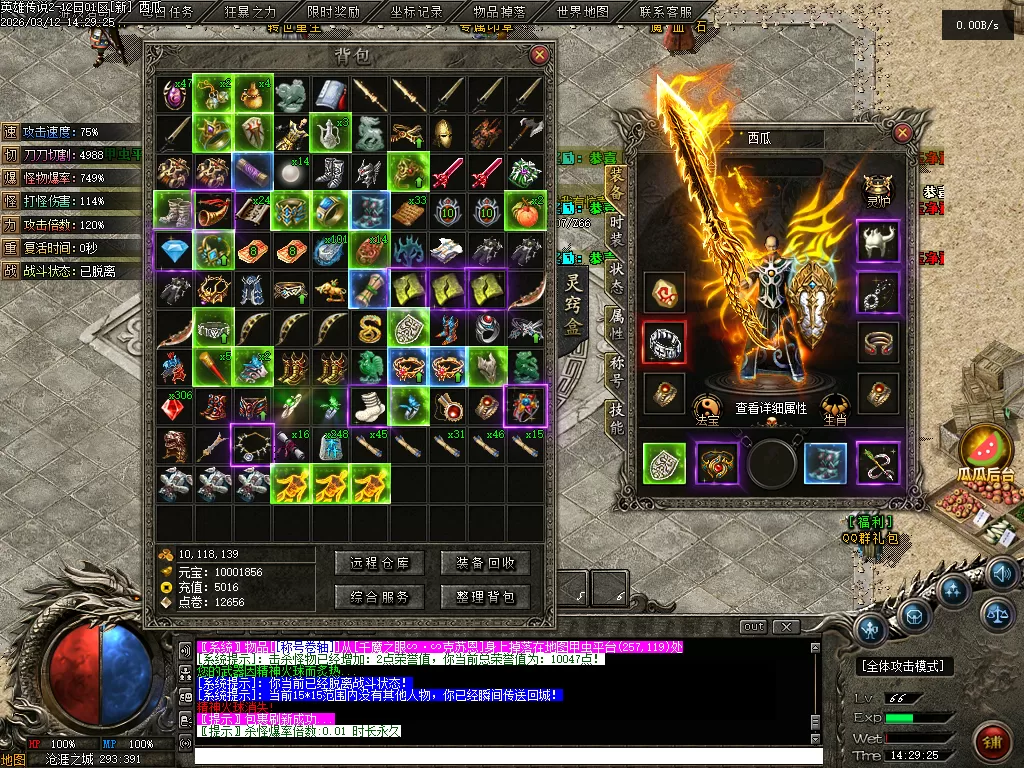Close the character equipment panel
This screenshot has height=768, width=1024.
[903, 133]
